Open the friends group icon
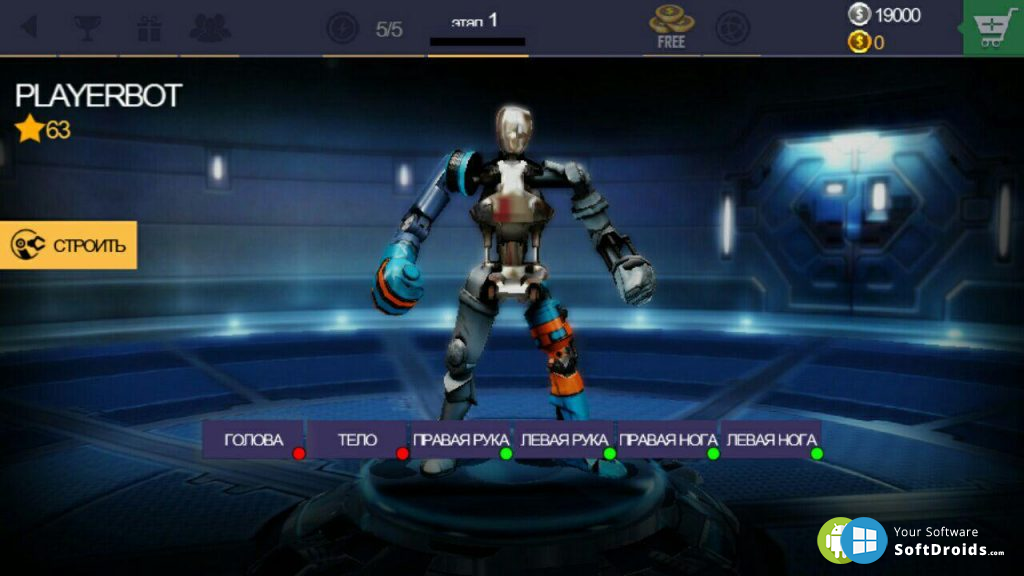1024x576 pixels. [210, 27]
